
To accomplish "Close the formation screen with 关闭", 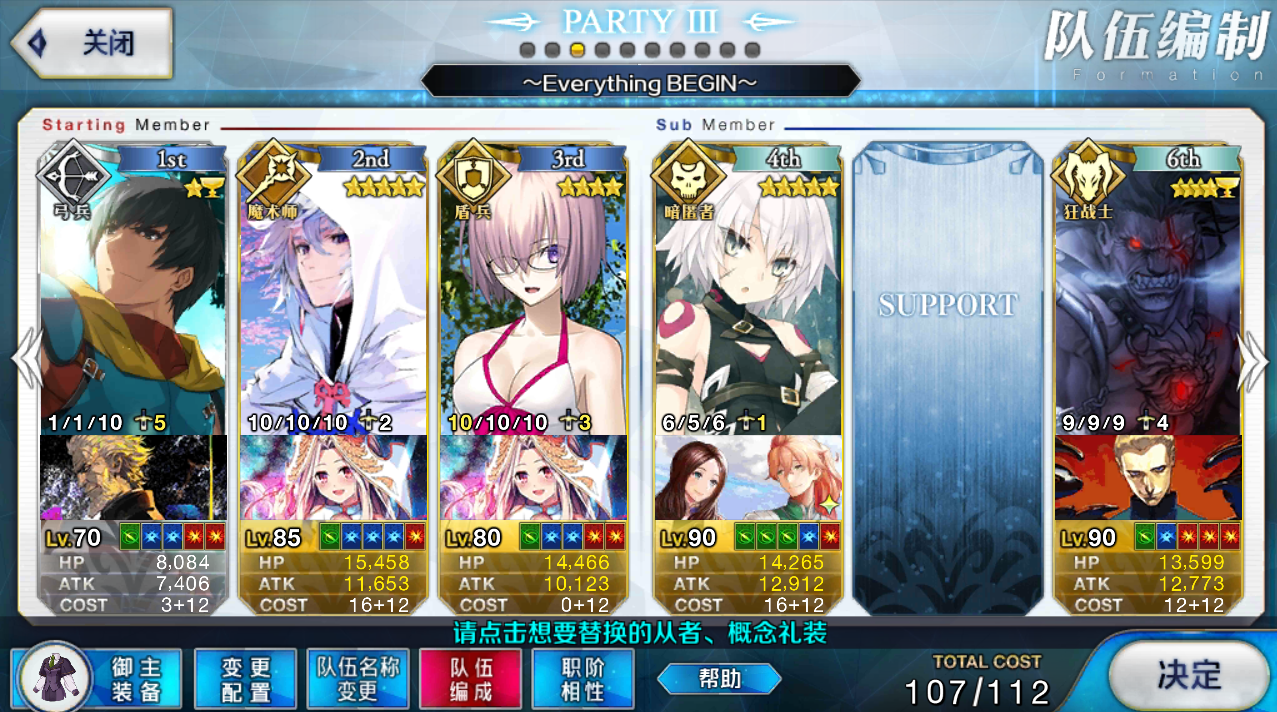I will point(92,44).
